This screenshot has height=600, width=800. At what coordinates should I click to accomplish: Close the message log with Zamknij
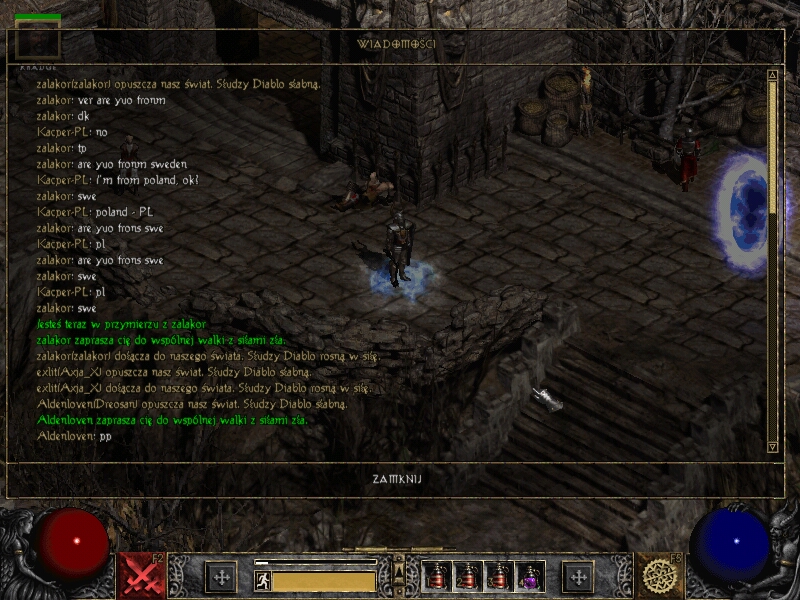tap(397, 479)
